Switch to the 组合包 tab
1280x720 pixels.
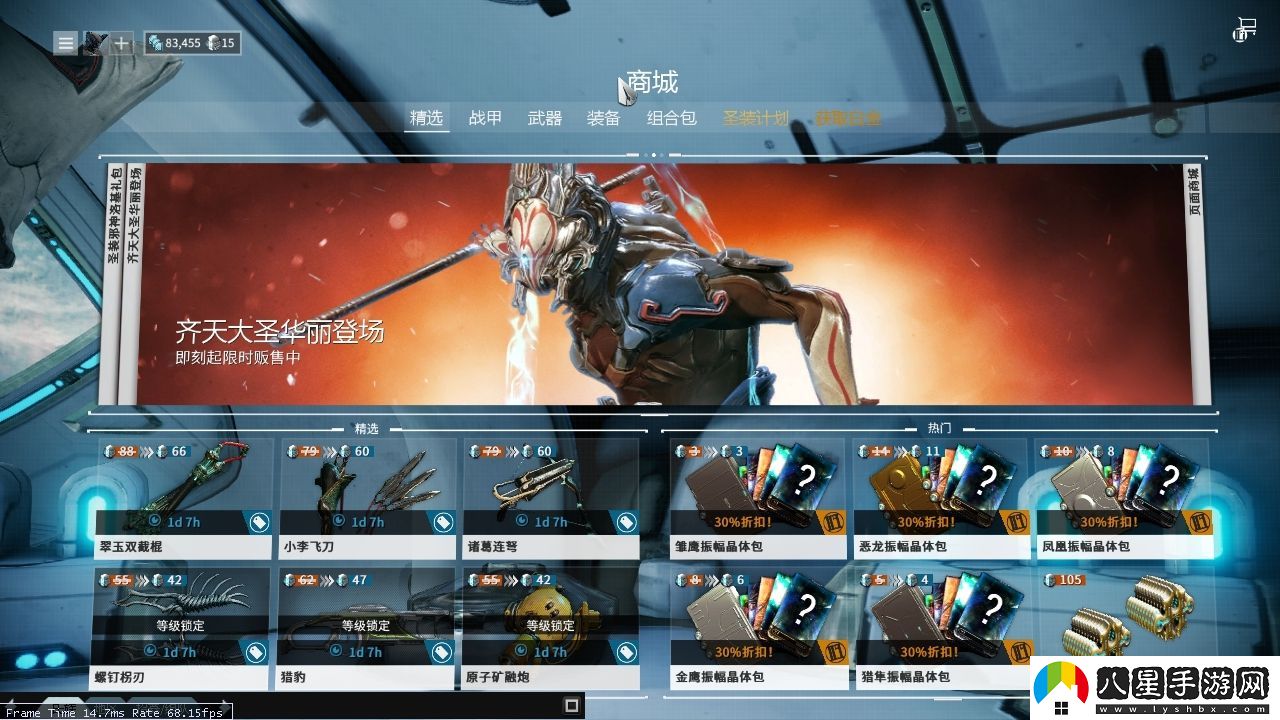pos(670,117)
